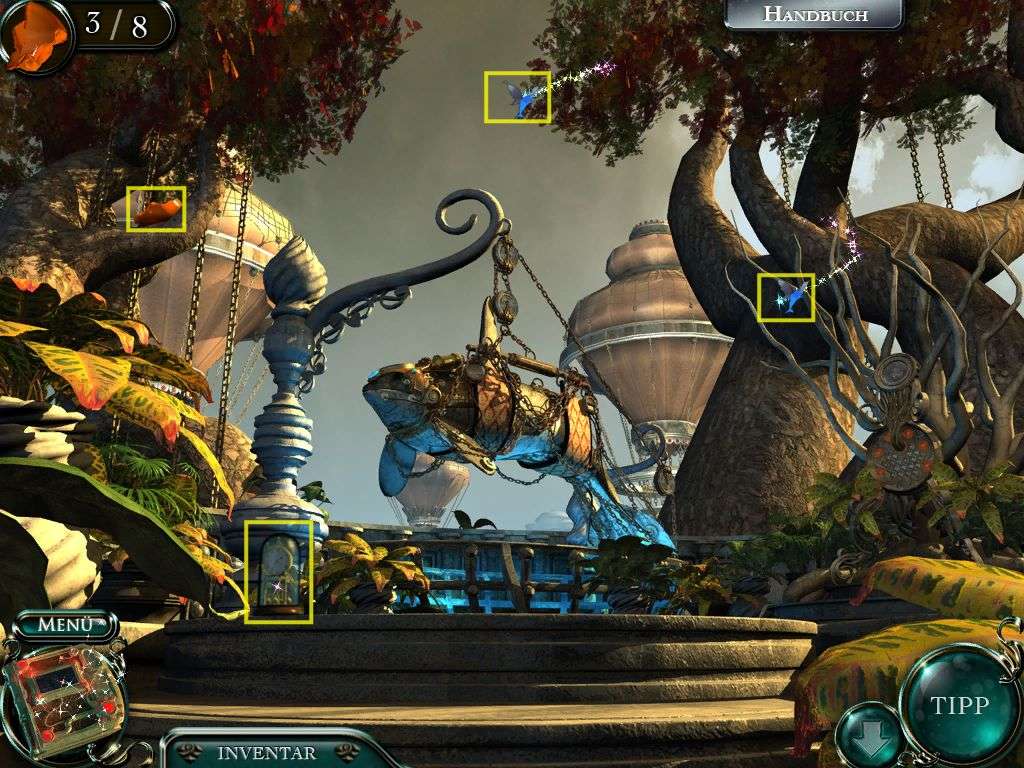Viewport: 1024px width, 768px height.
Task: Select the orange fish collectible icon
Action: [x=36, y=35]
